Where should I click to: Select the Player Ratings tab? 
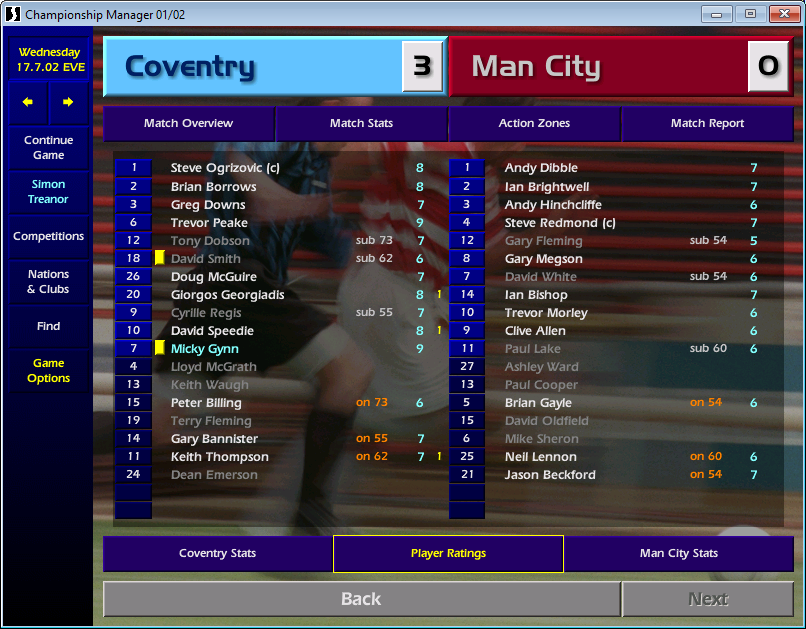[x=448, y=554]
